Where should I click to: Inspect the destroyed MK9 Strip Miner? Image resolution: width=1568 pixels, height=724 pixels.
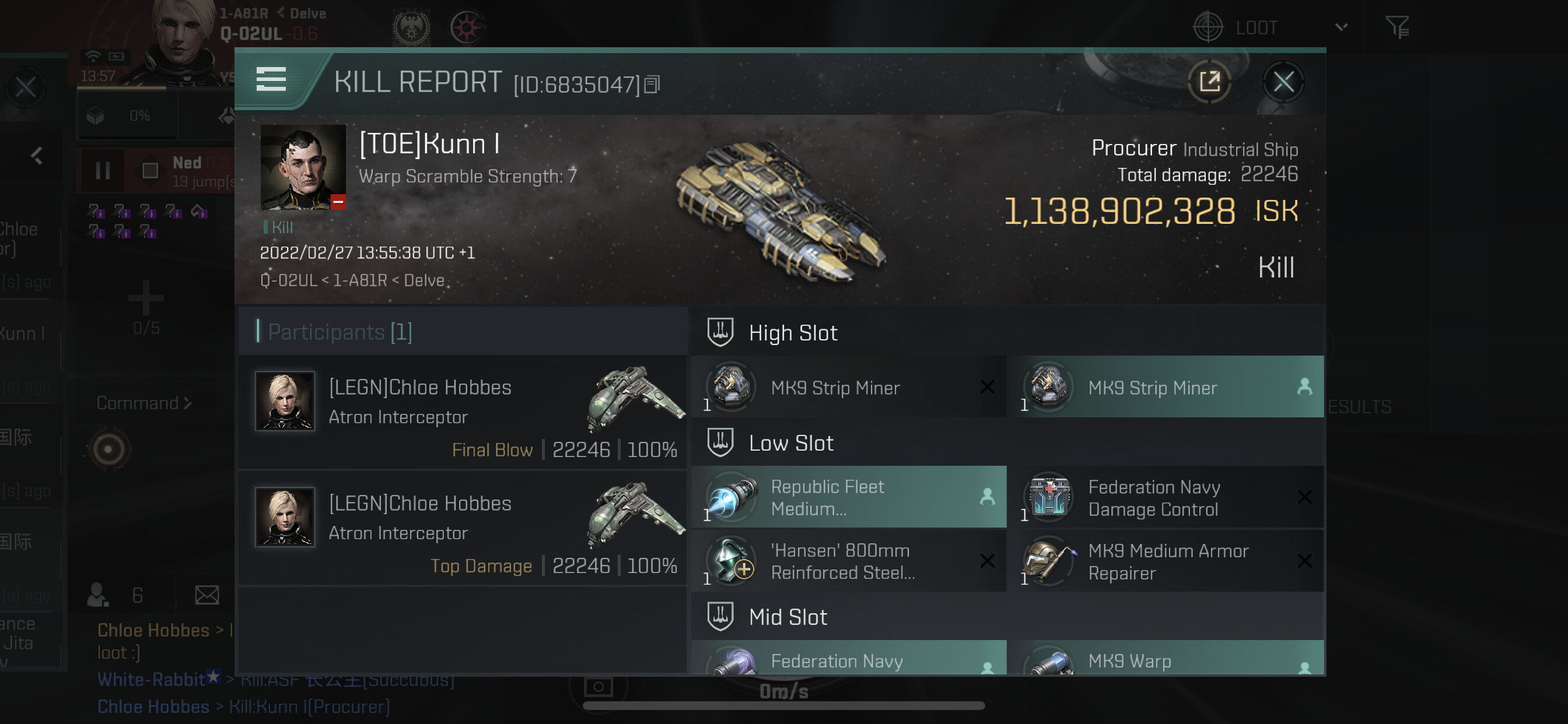849,388
